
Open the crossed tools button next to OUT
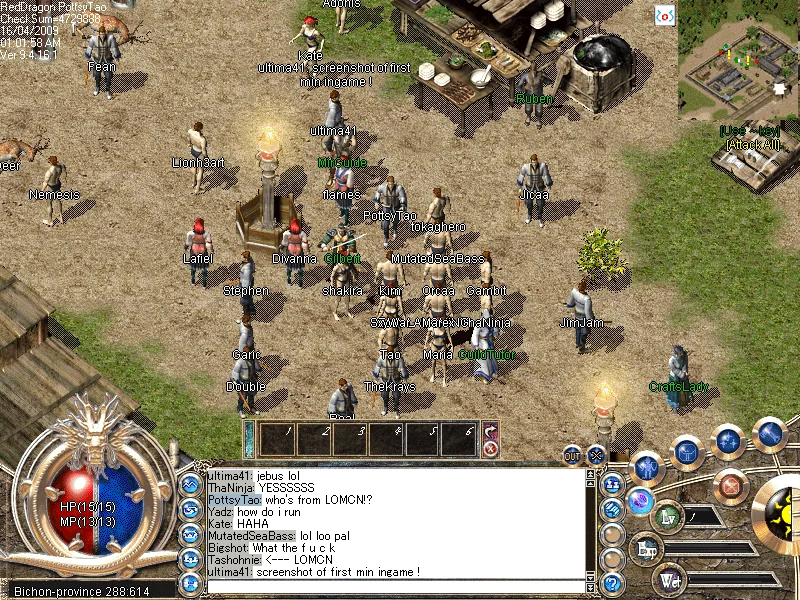[x=597, y=454]
